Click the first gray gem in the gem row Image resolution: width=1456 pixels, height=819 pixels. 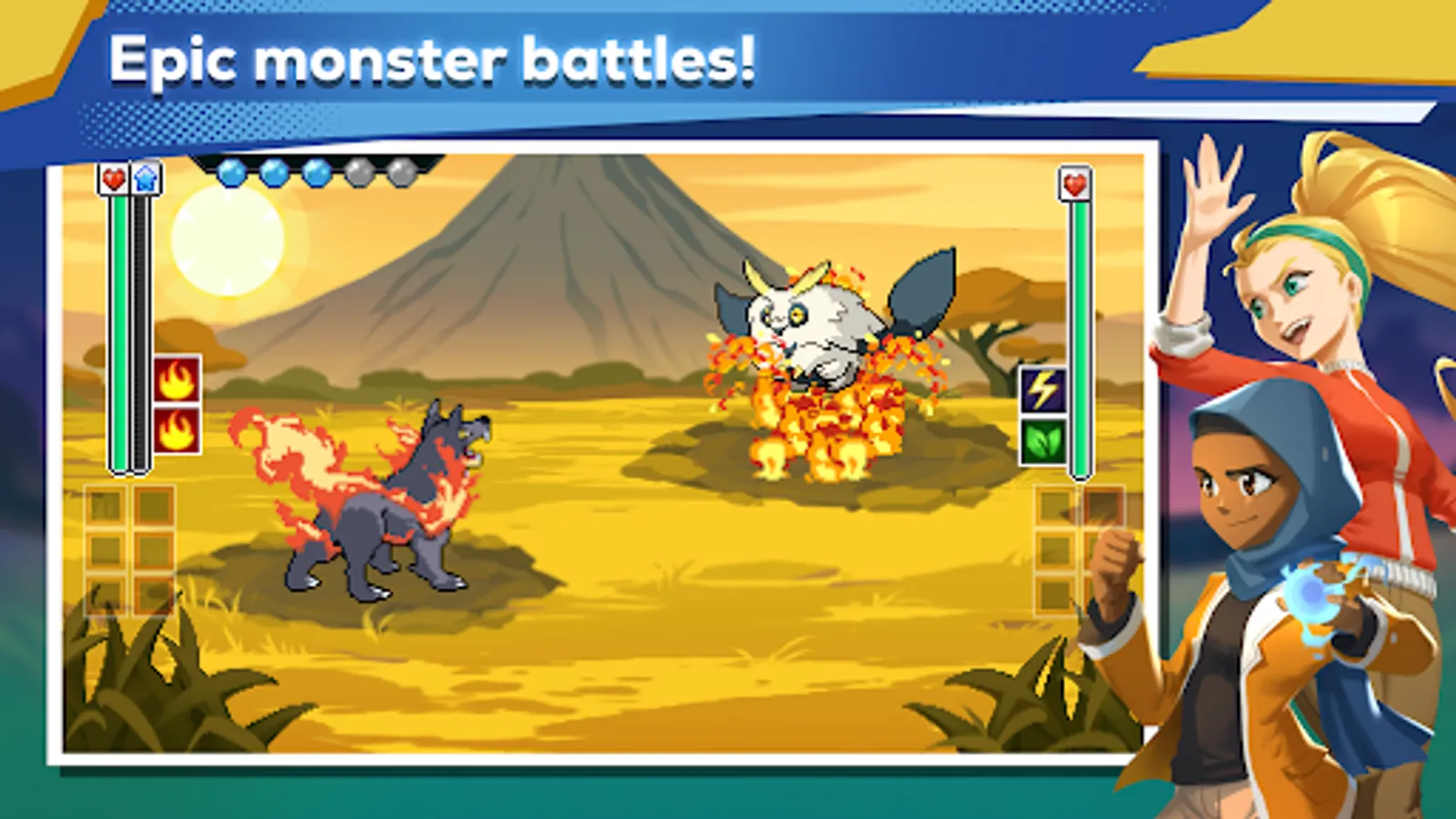pyautogui.click(x=359, y=173)
